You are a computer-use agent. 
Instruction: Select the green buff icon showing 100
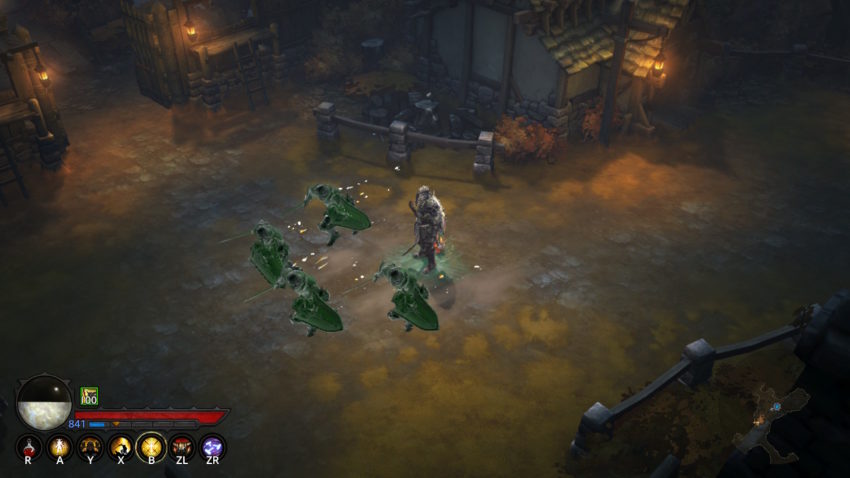tap(89, 396)
